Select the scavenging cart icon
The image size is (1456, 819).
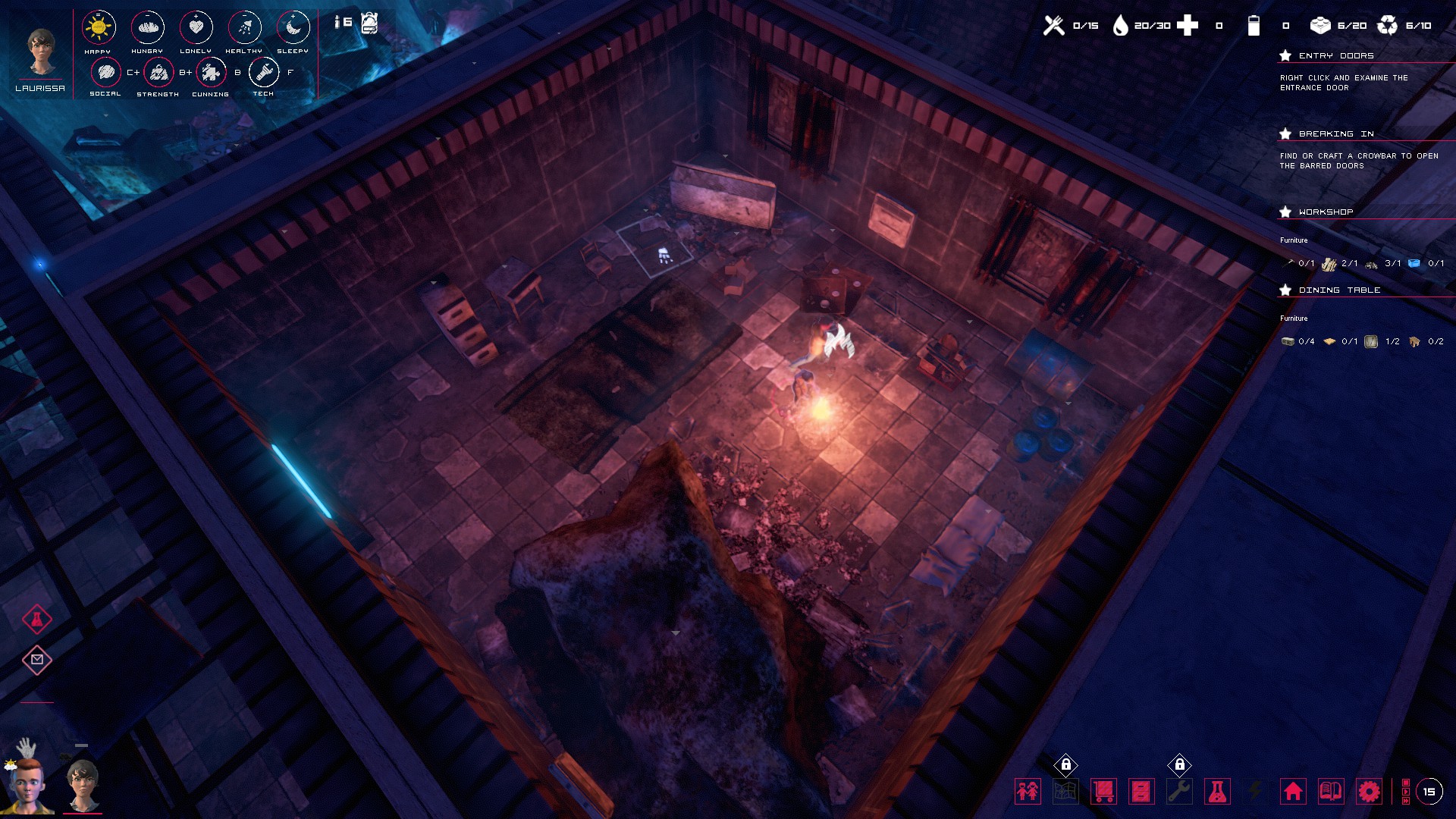pyautogui.click(x=1104, y=791)
